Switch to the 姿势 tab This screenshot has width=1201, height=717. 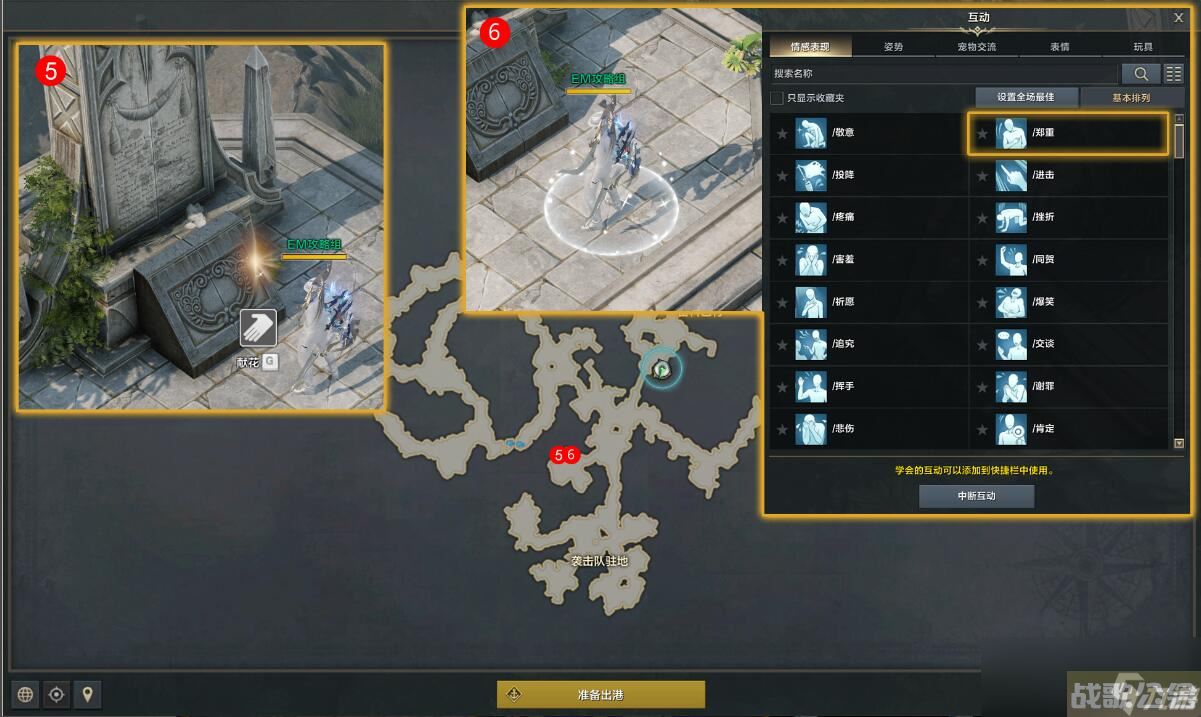pyautogui.click(x=893, y=47)
